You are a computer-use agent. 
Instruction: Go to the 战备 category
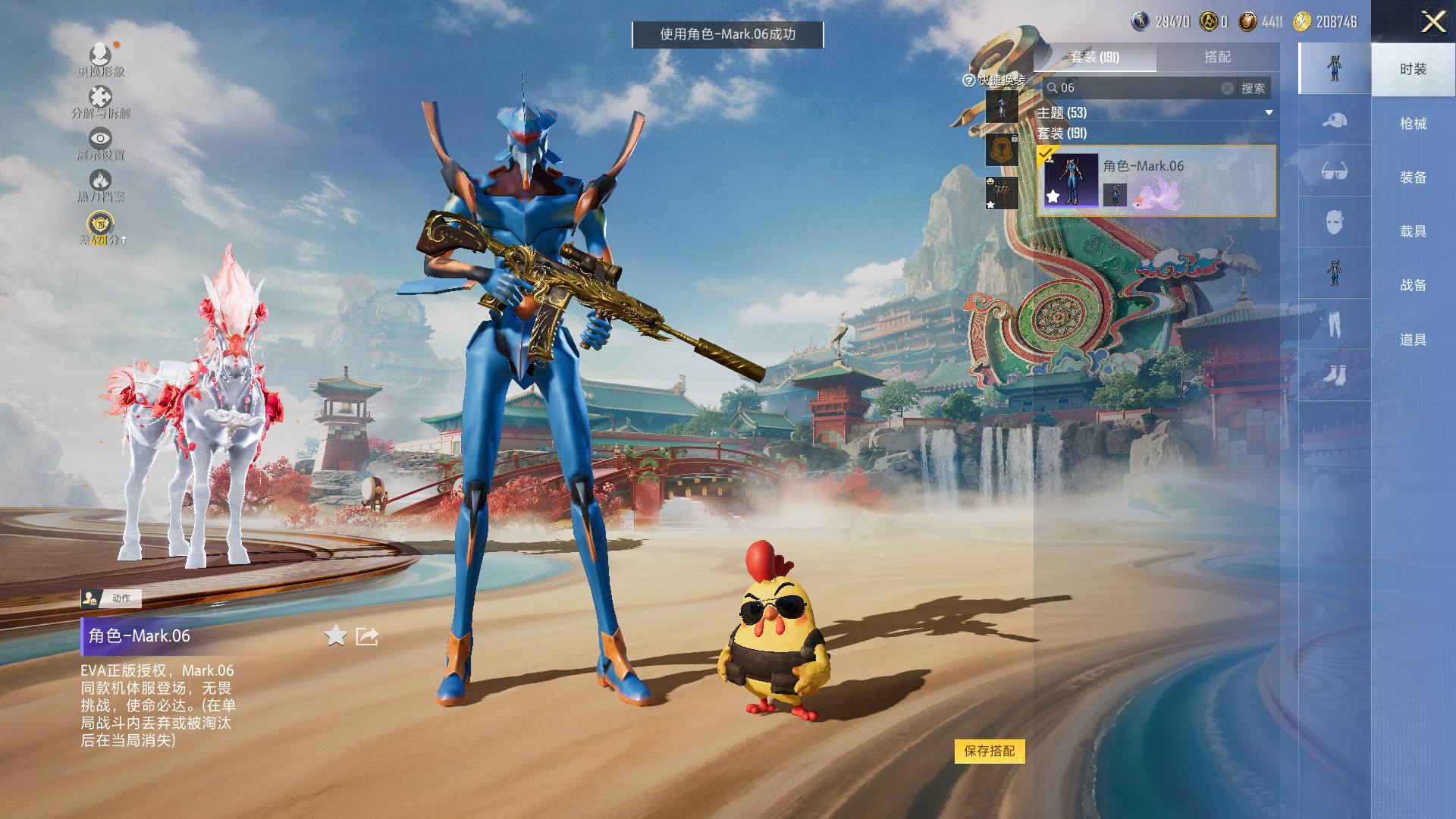[x=1413, y=285]
